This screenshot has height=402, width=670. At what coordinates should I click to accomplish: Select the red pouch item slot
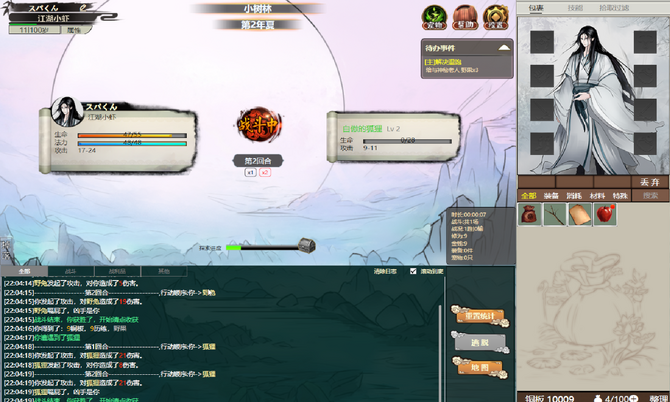point(530,214)
